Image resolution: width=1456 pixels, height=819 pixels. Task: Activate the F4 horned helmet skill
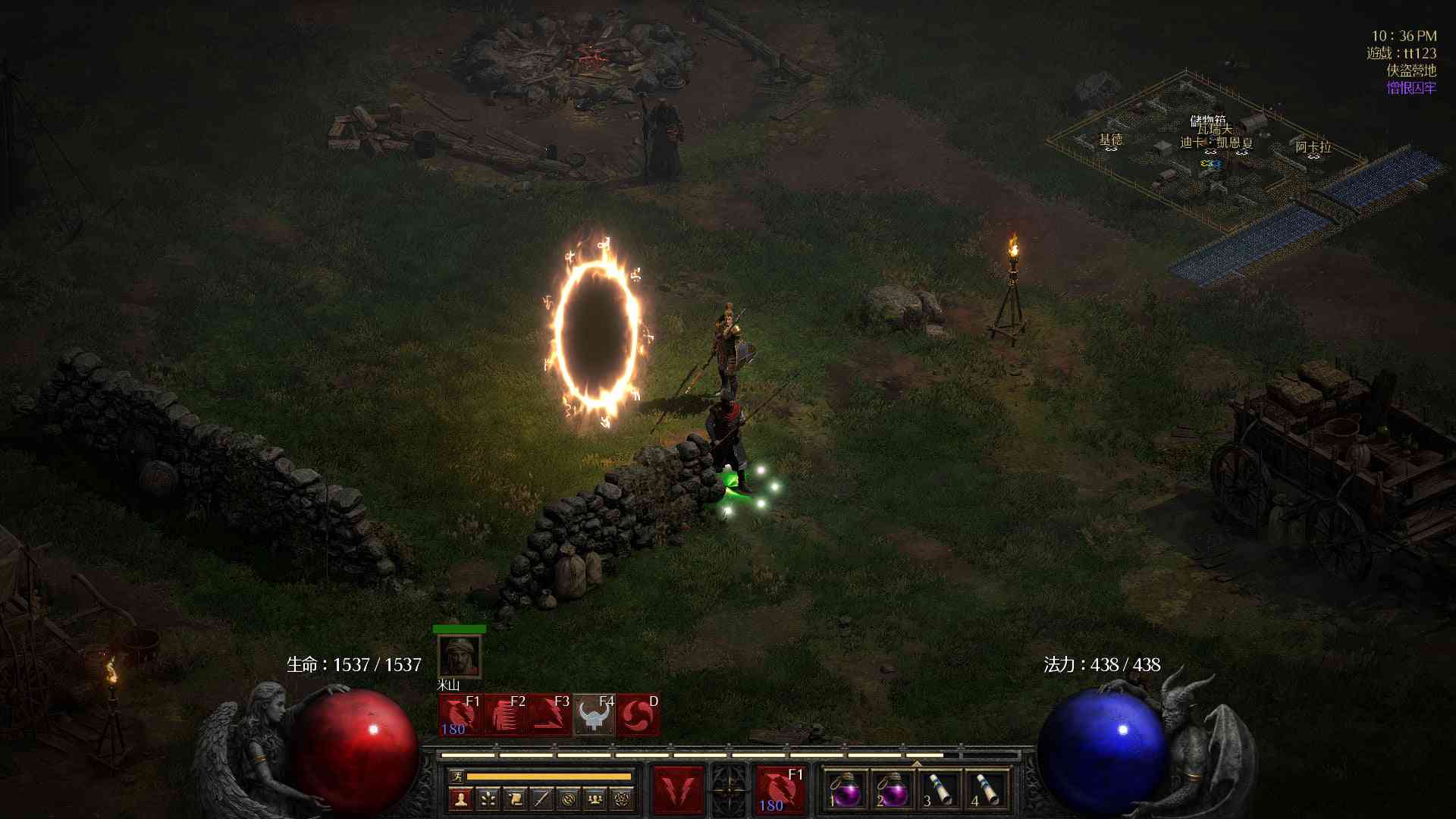click(594, 715)
